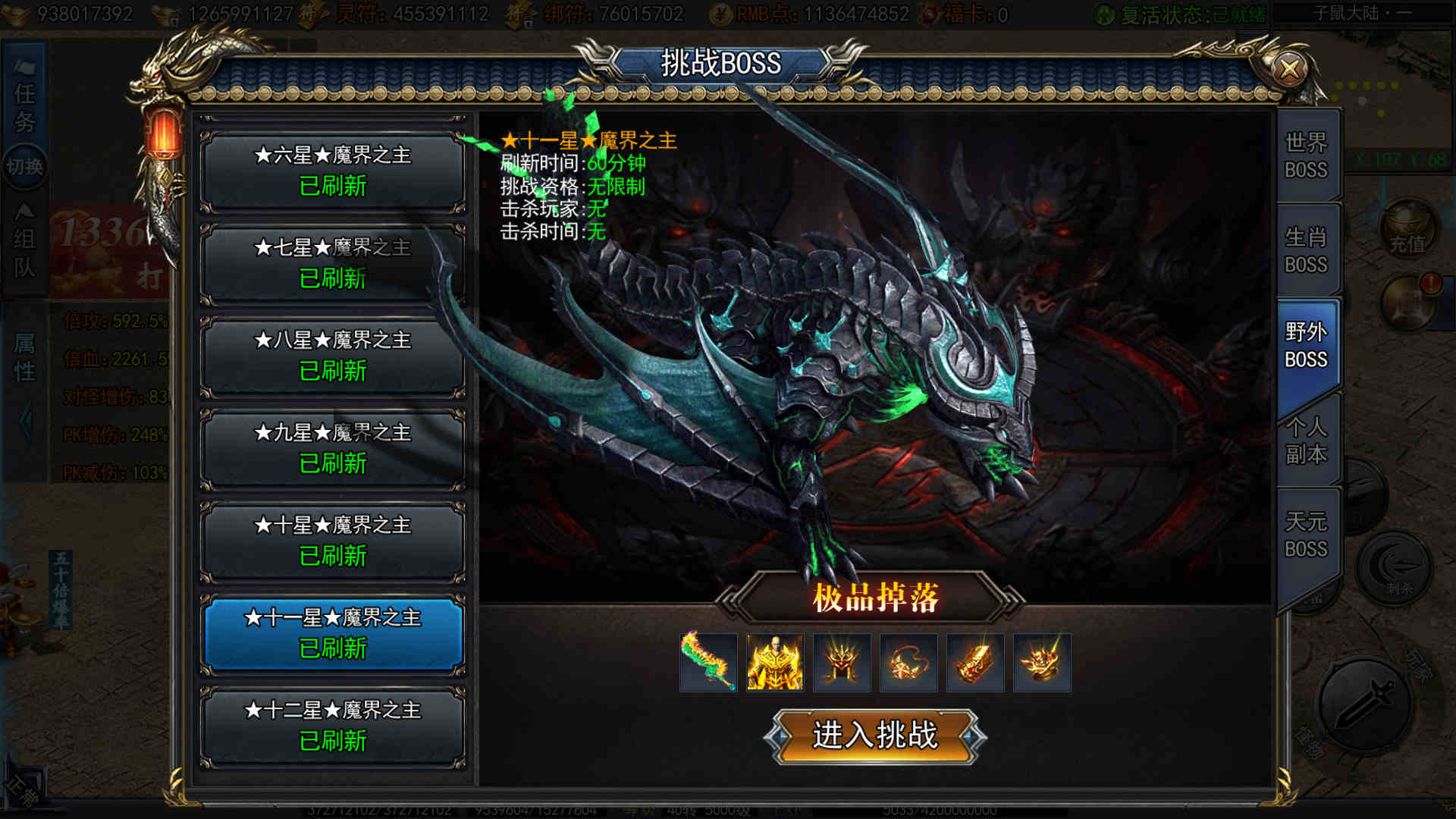Select the ★九星★魔界之主 boss row
This screenshot has height=819, width=1456.
(332, 449)
